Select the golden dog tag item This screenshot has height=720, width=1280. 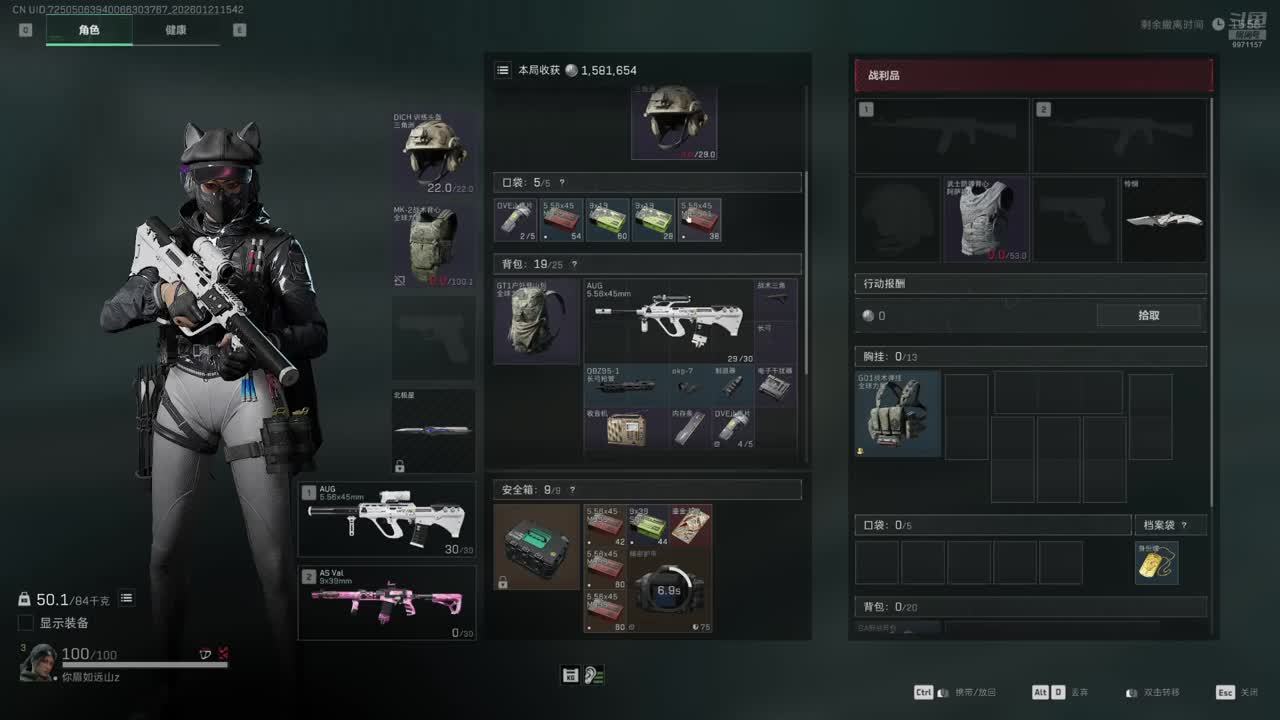click(x=1156, y=563)
